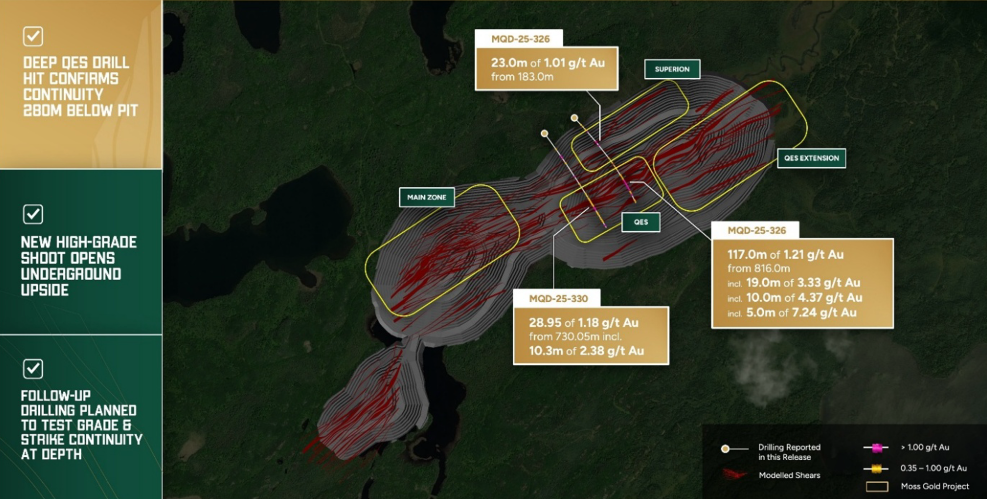Open the MQD-25-330 drill result callout
Screen dimensions: 987x499
click(590, 326)
